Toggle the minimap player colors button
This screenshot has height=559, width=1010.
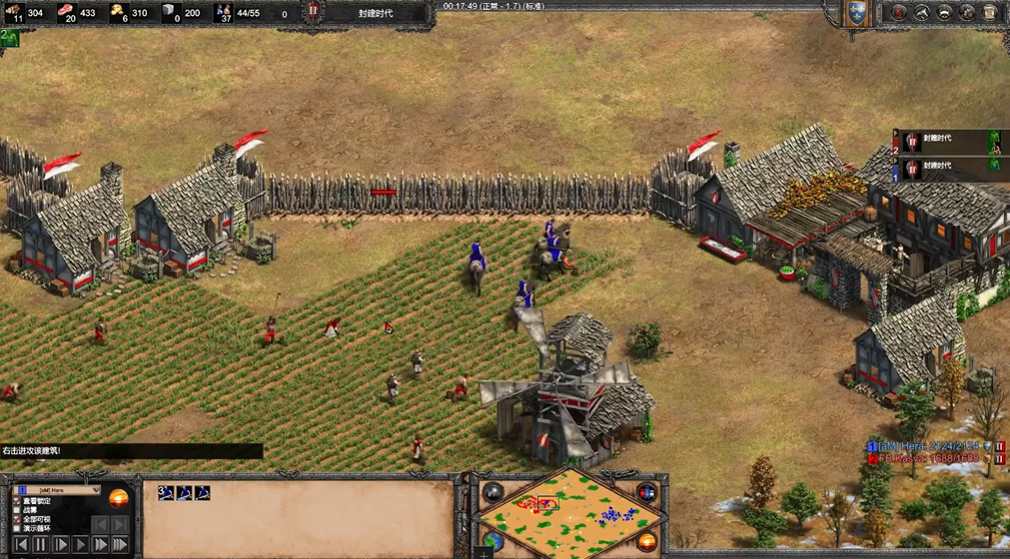(x=647, y=493)
